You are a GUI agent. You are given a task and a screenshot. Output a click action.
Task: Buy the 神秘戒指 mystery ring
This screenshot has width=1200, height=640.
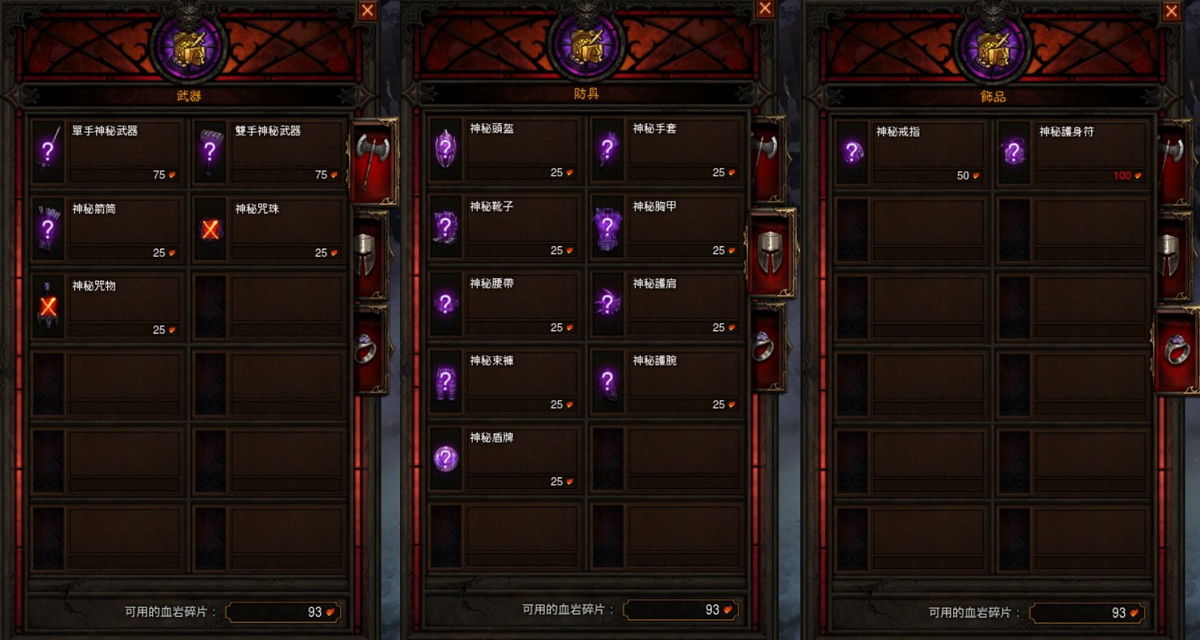click(910, 153)
